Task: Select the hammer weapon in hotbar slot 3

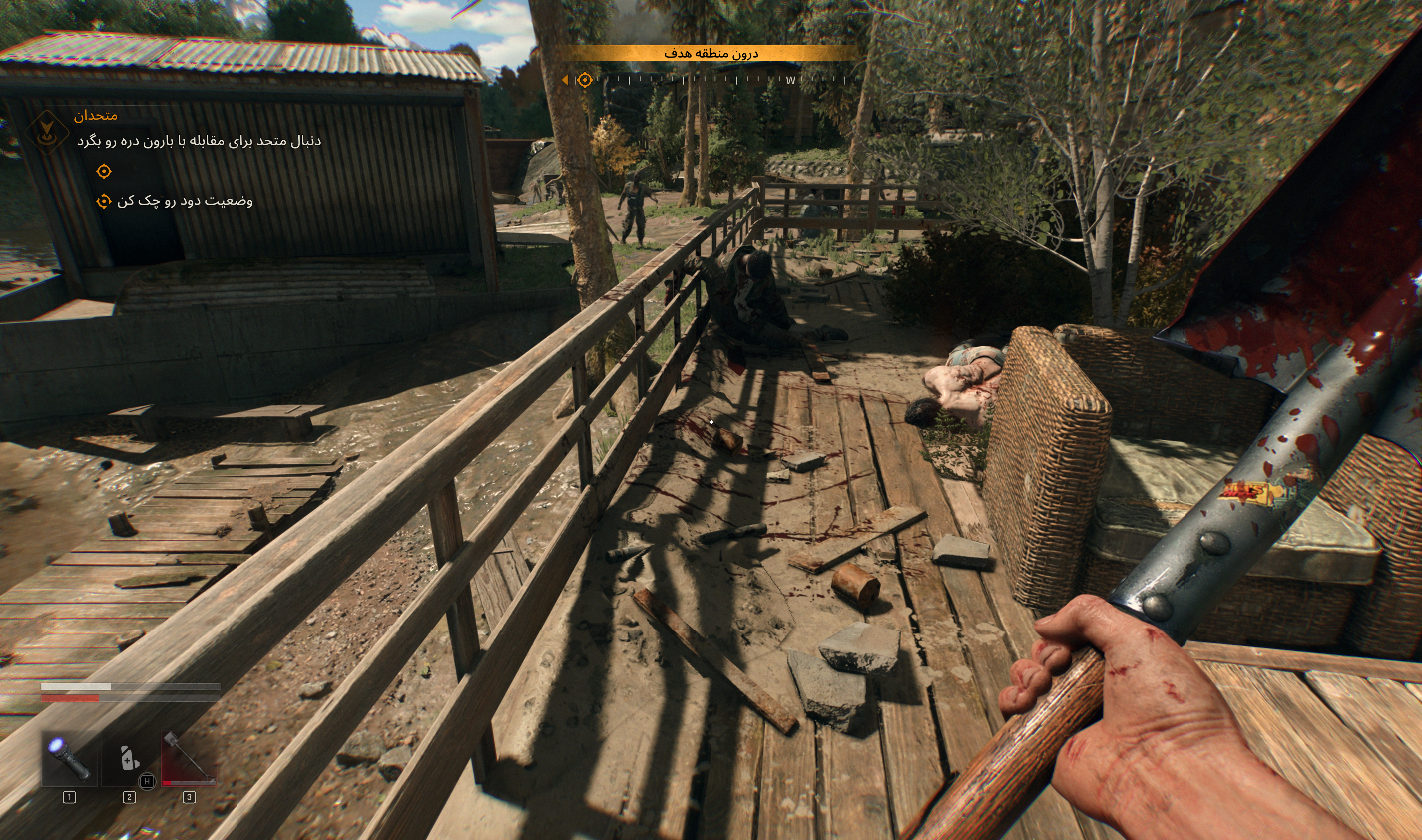Action: pyautogui.click(x=189, y=758)
